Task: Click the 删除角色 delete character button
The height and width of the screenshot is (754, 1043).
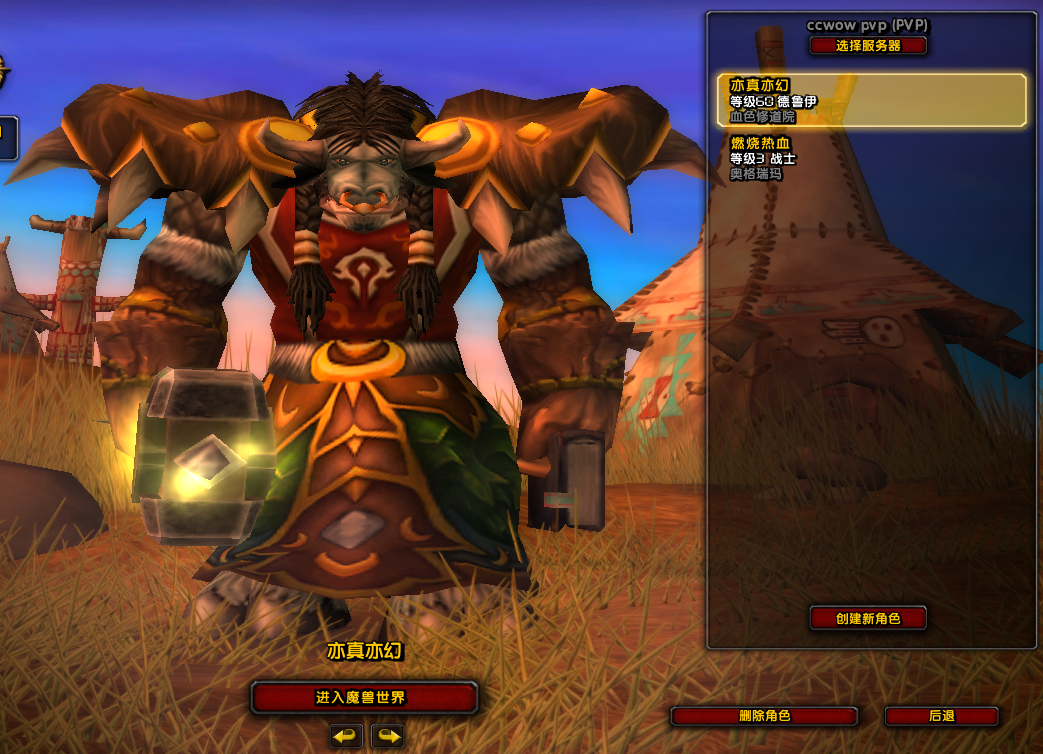Action: (764, 716)
